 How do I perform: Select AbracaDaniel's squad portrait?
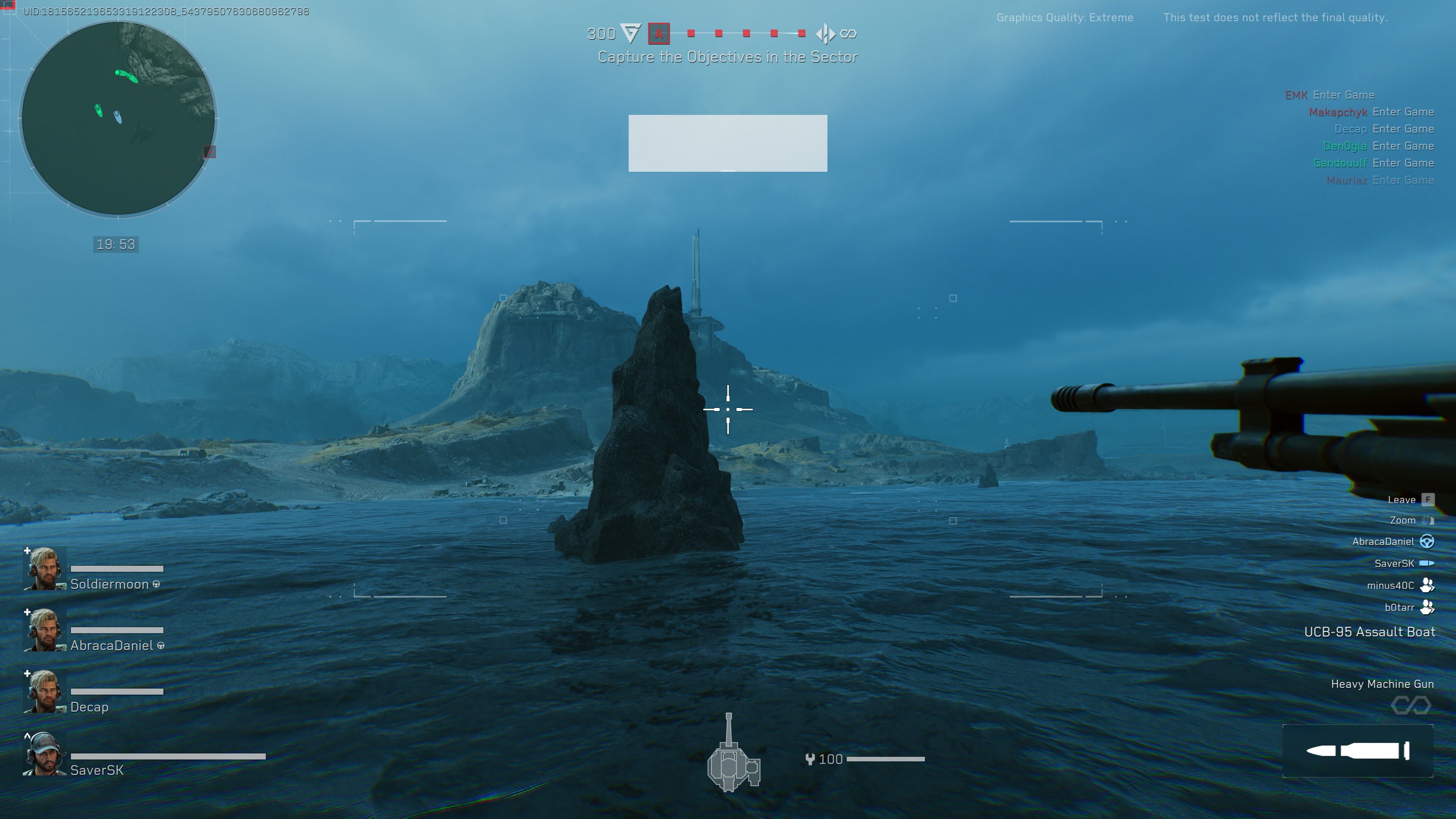click(45, 630)
